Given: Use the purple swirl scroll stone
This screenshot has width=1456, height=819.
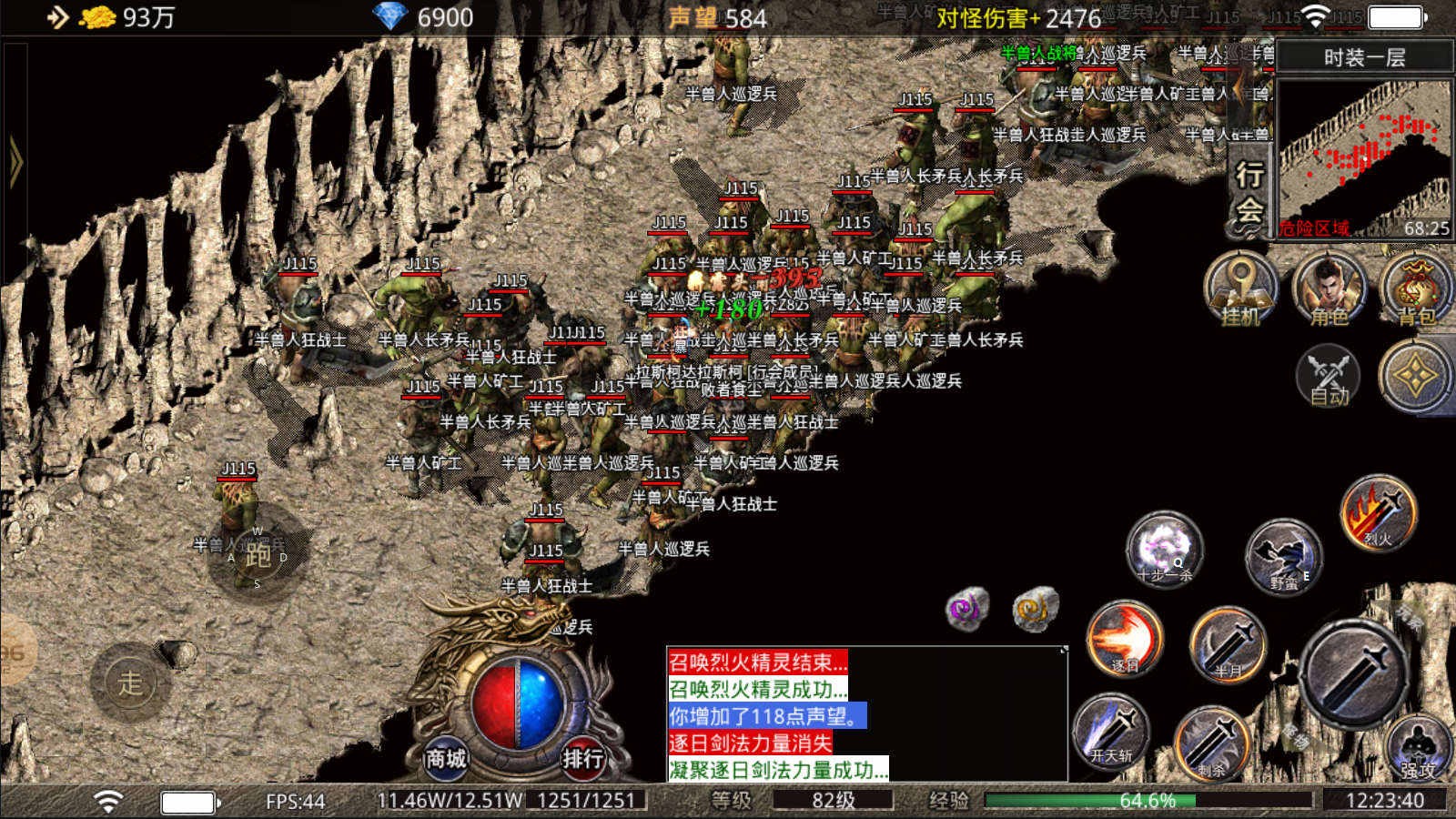Looking at the screenshot, I should pos(967,609).
